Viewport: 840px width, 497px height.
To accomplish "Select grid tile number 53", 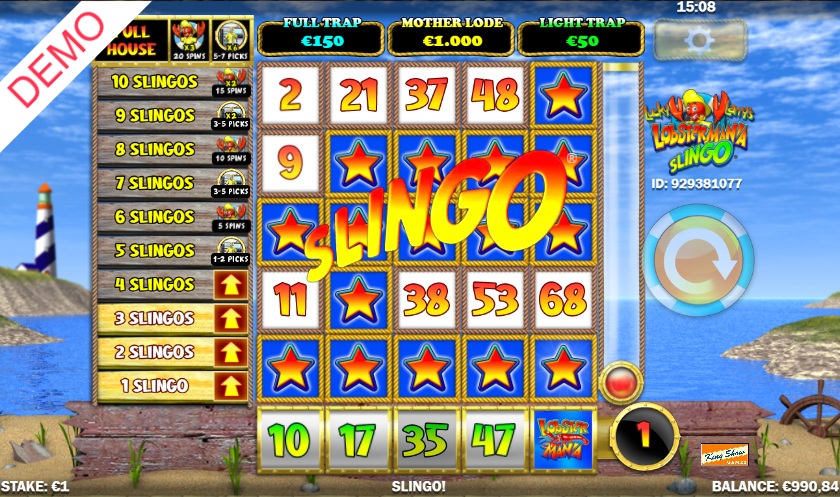I will coord(496,299).
